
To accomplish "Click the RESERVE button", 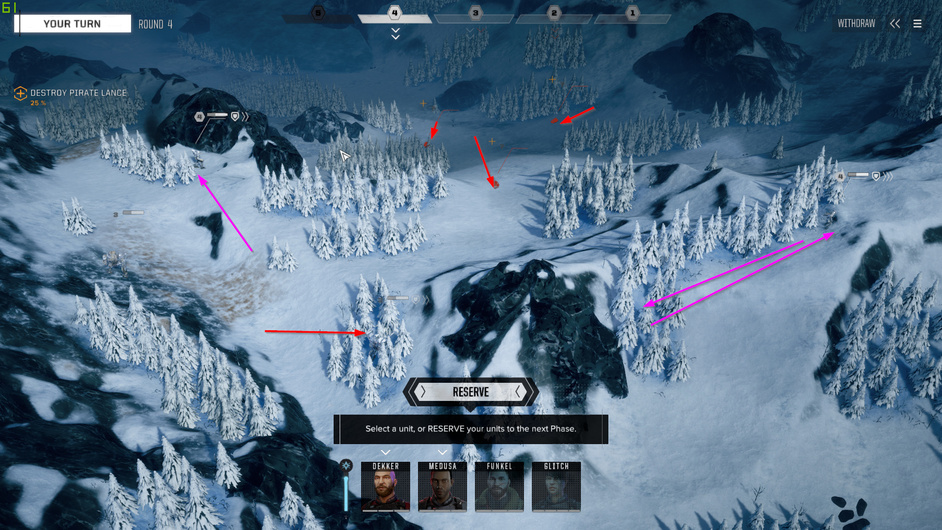I will tap(470, 392).
